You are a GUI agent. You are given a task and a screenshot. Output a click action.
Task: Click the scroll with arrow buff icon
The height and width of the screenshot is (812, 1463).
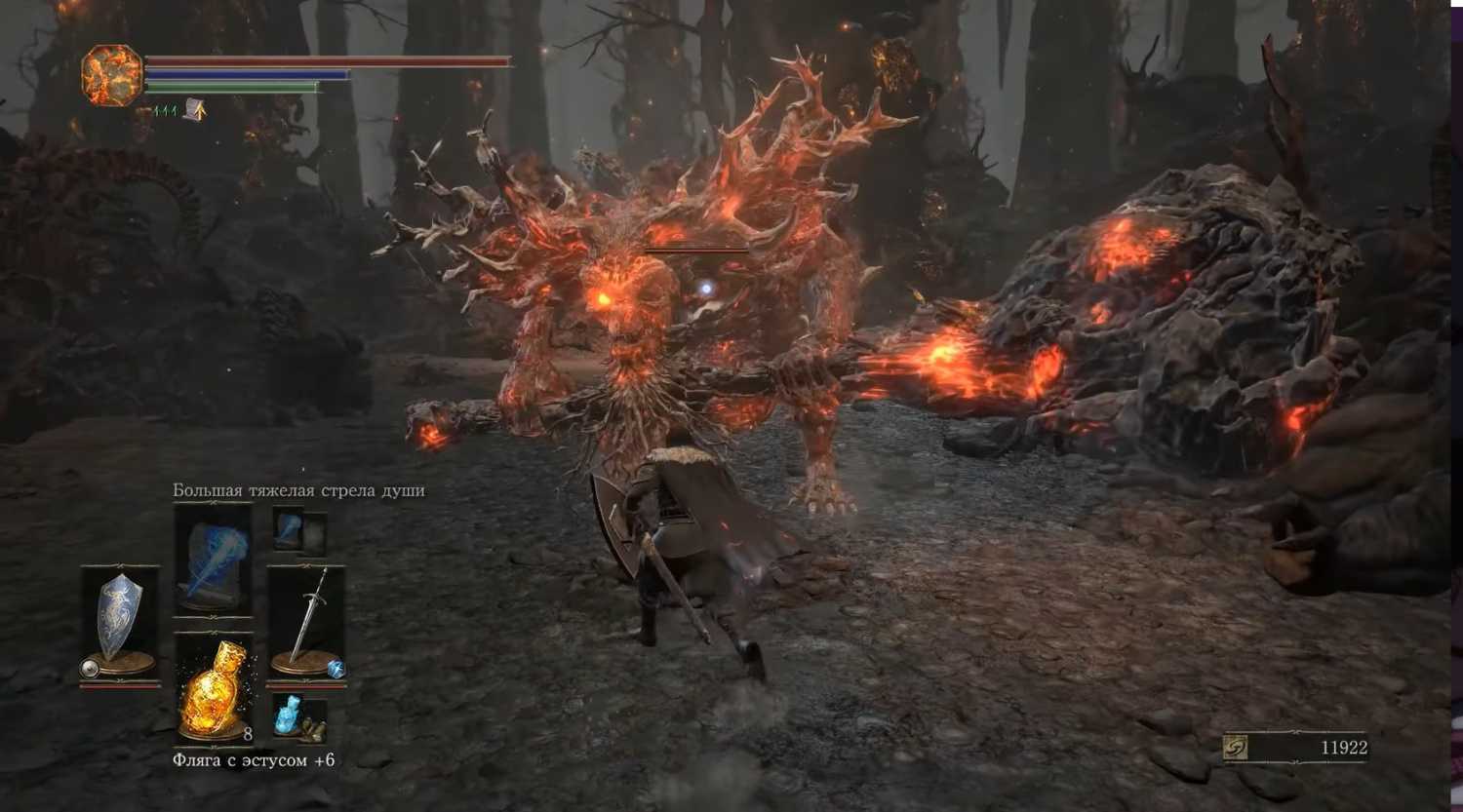click(195, 111)
